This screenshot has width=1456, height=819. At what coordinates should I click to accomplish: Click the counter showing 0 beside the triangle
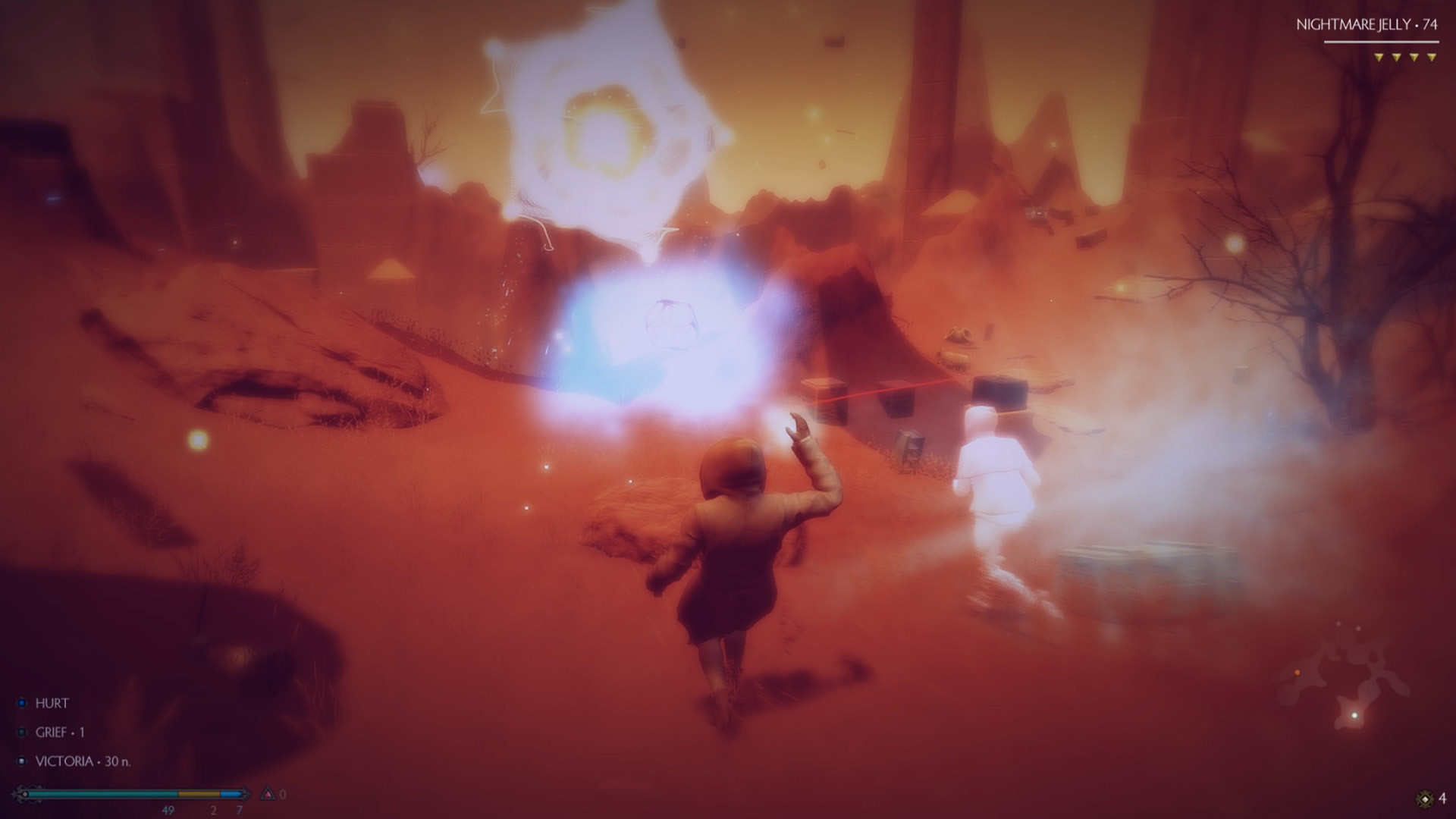[283, 793]
